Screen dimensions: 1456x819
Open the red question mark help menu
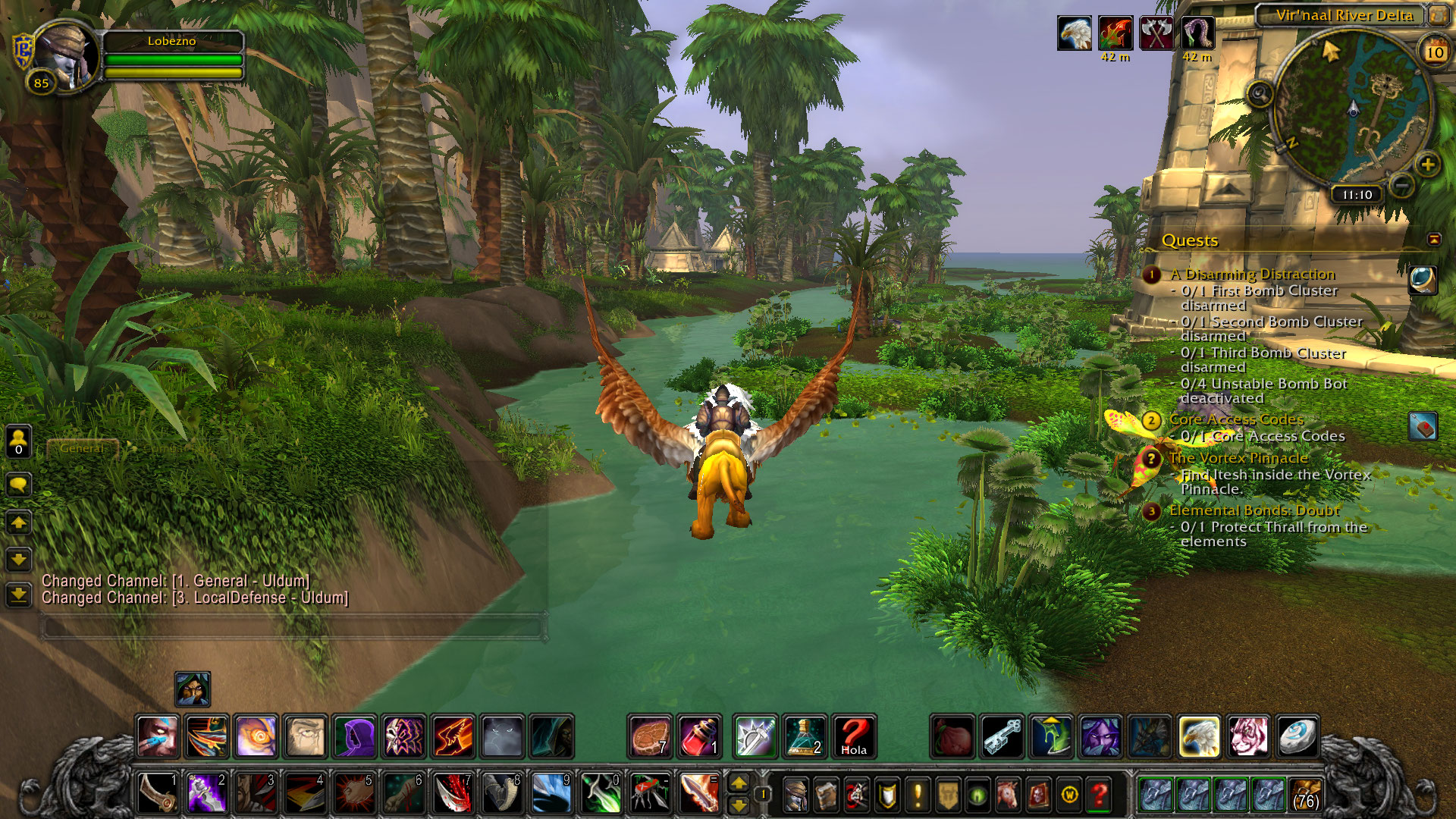tap(1099, 795)
